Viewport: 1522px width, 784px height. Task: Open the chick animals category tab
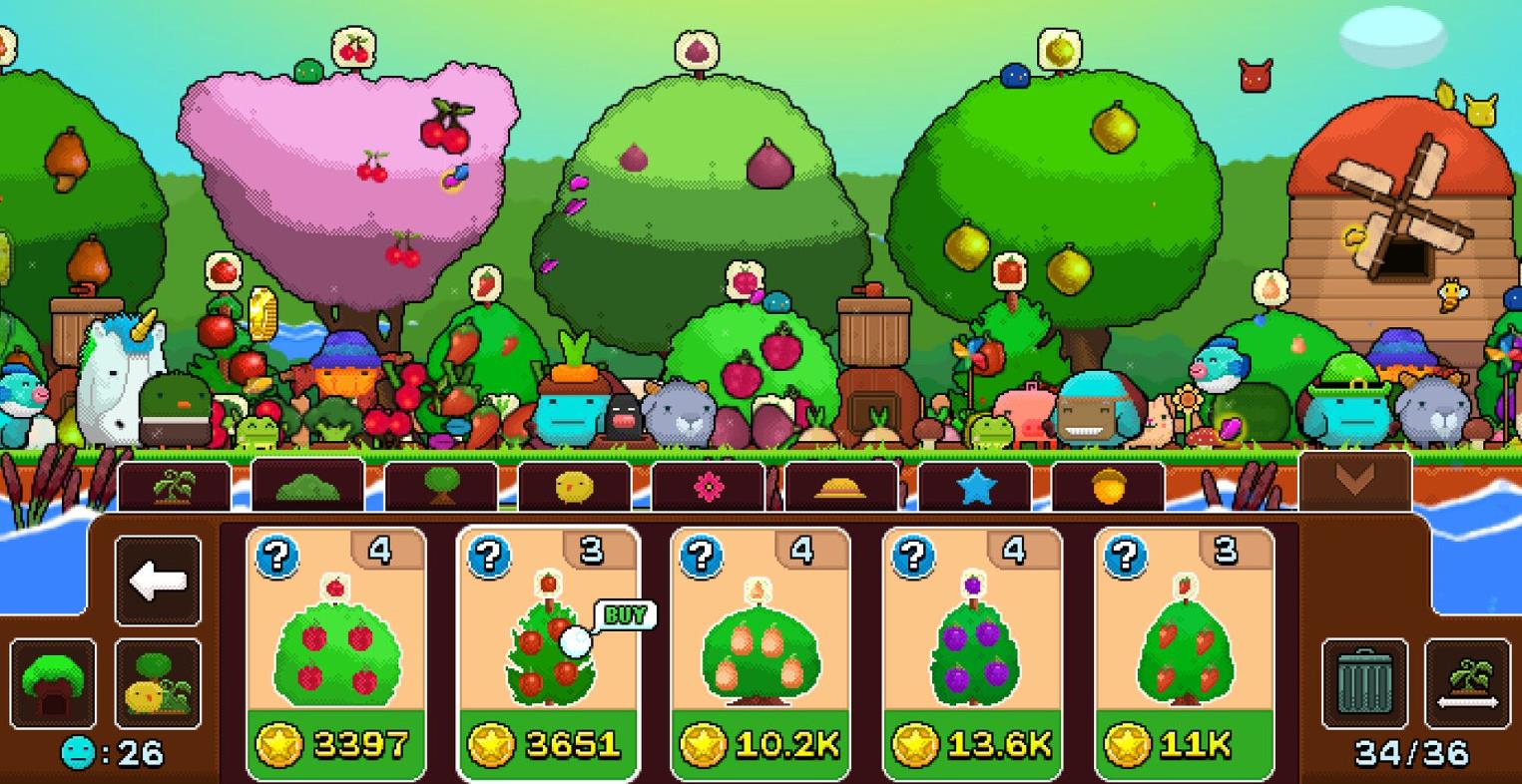pyautogui.click(x=576, y=483)
